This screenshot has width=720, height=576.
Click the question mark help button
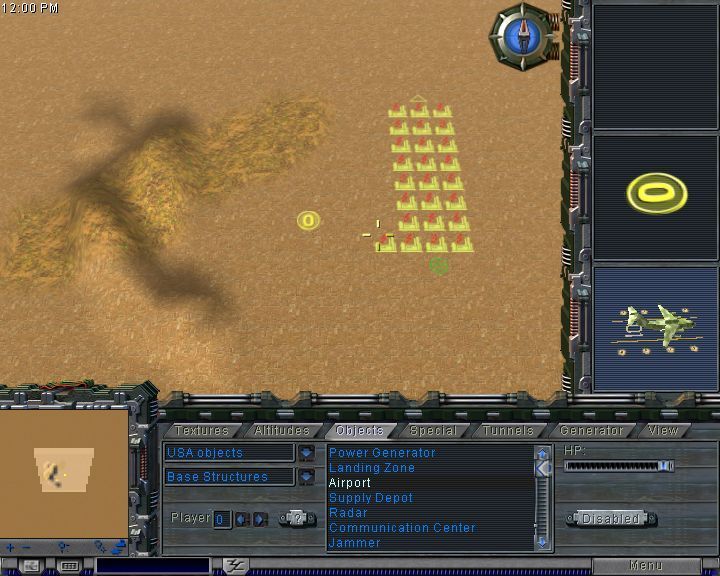click(x=296, y=518)
